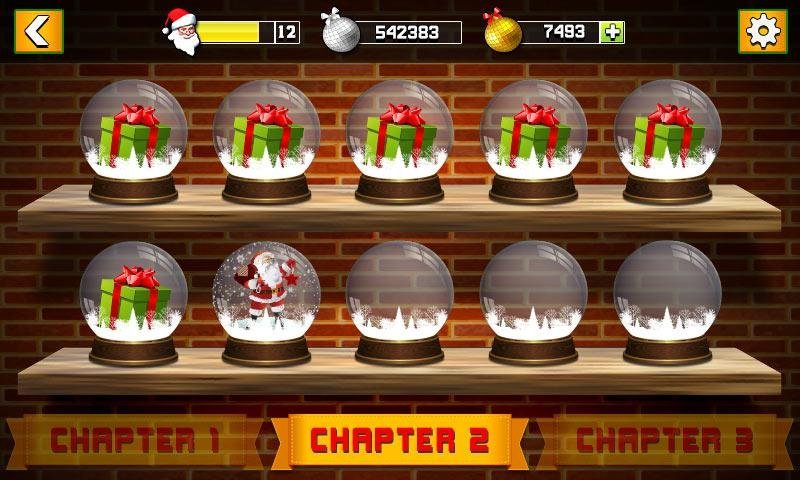Open the settings gear menu
This screenshot has height=480, width=800.
pos(761,31)
